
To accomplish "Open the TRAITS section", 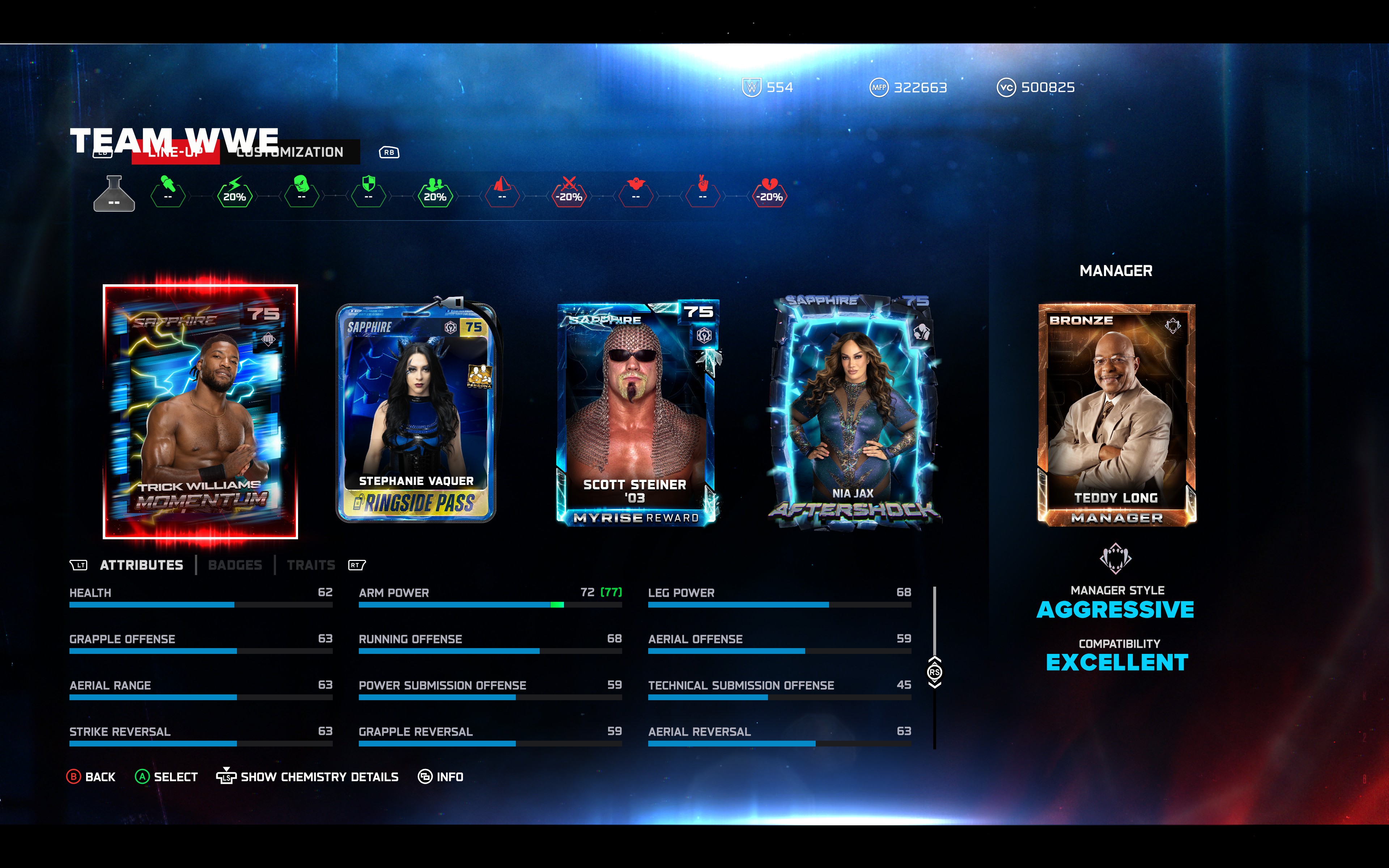I will 310,565.
